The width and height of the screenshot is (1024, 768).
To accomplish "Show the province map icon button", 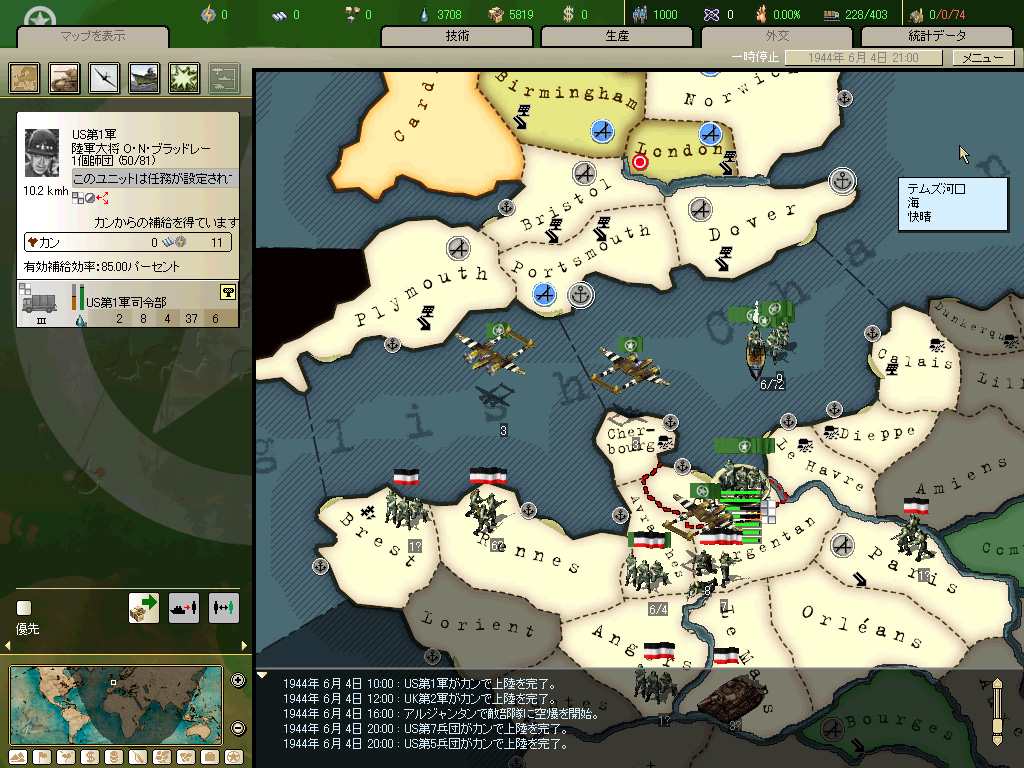I will pyautogui.click(x=25, y=77).
